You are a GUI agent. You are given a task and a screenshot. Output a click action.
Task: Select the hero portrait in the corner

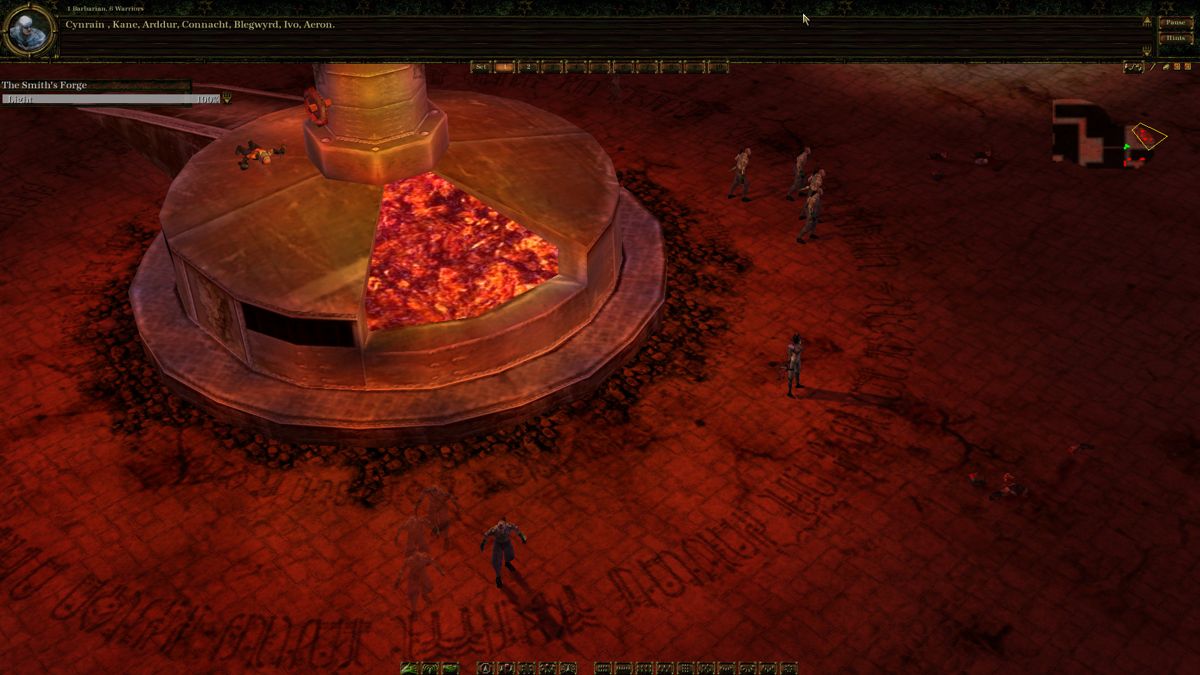[27, 31]
